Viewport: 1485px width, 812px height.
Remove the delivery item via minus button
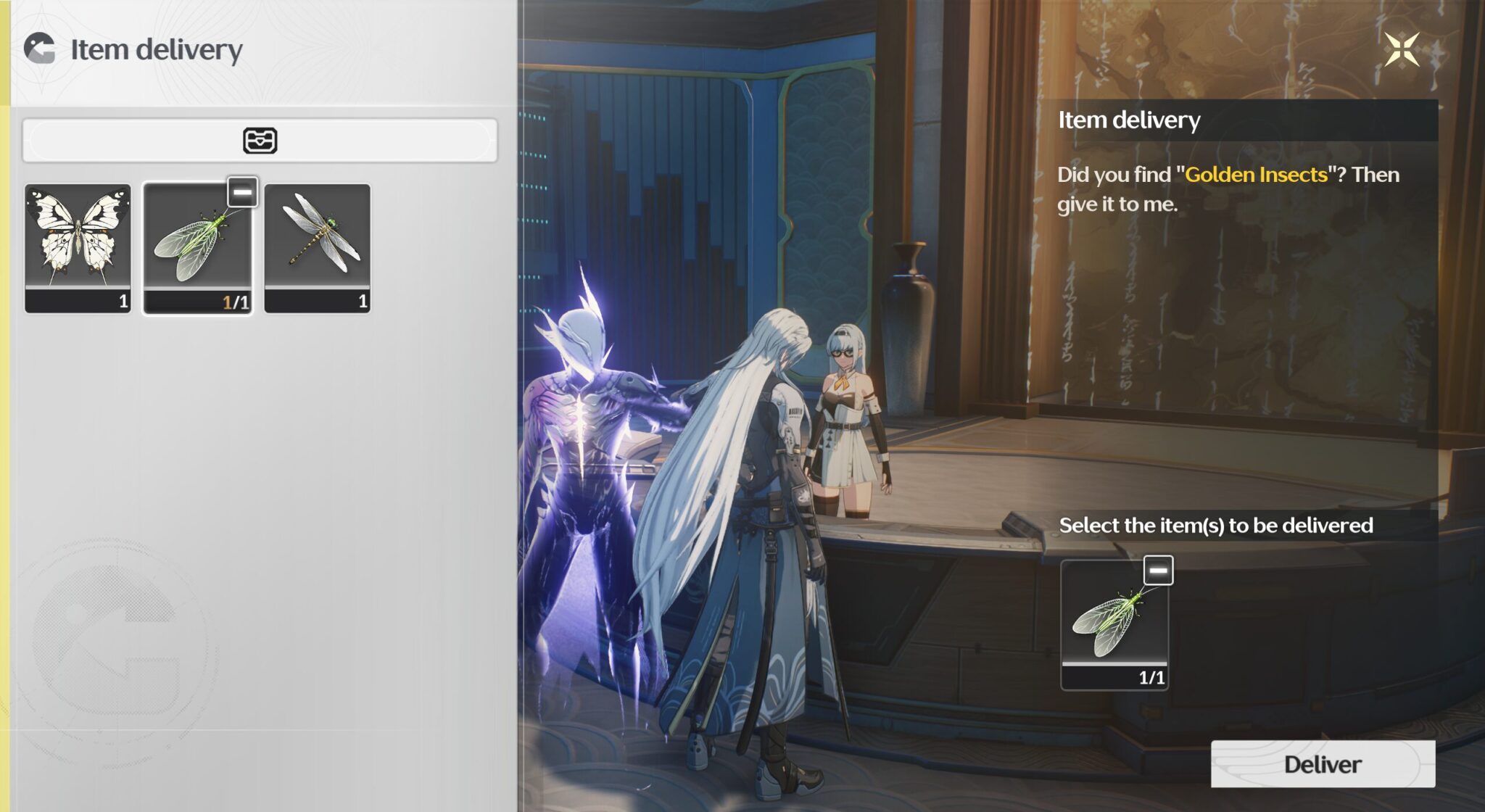tap(1160, 571)
